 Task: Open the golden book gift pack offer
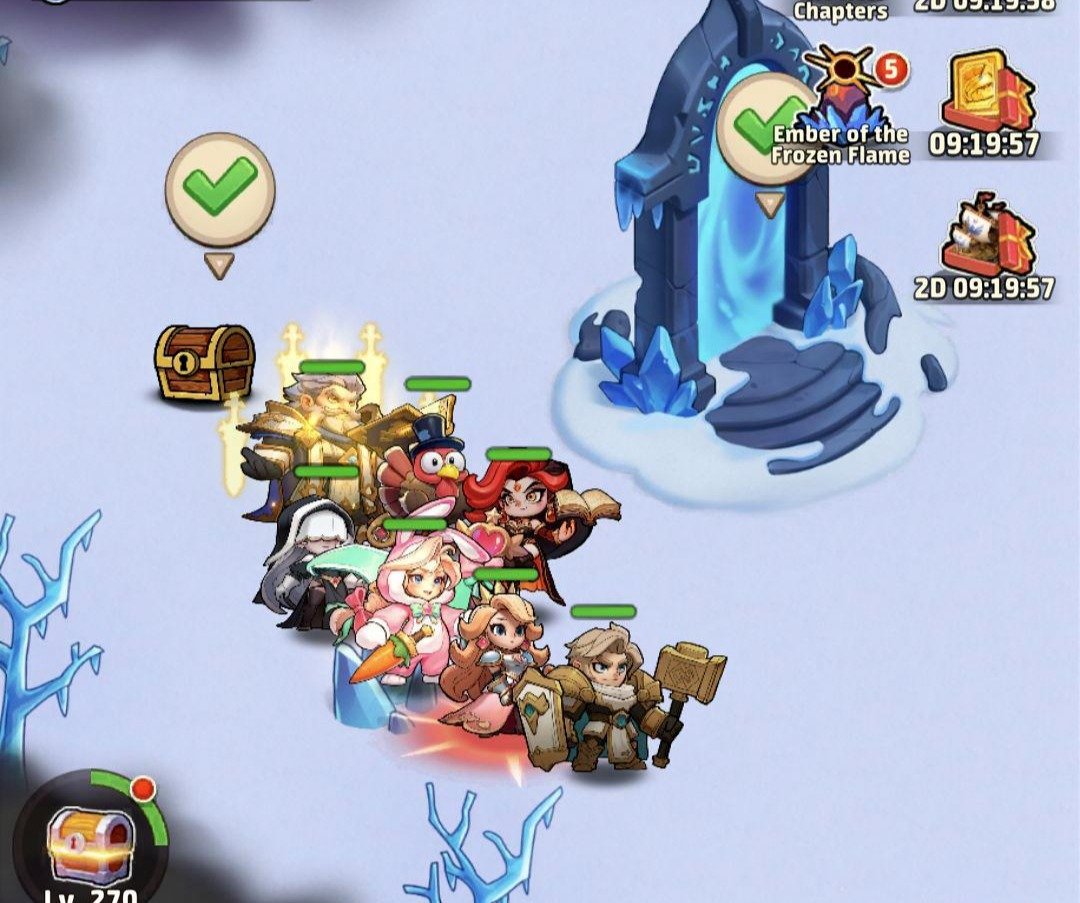[x=988, y=95]
